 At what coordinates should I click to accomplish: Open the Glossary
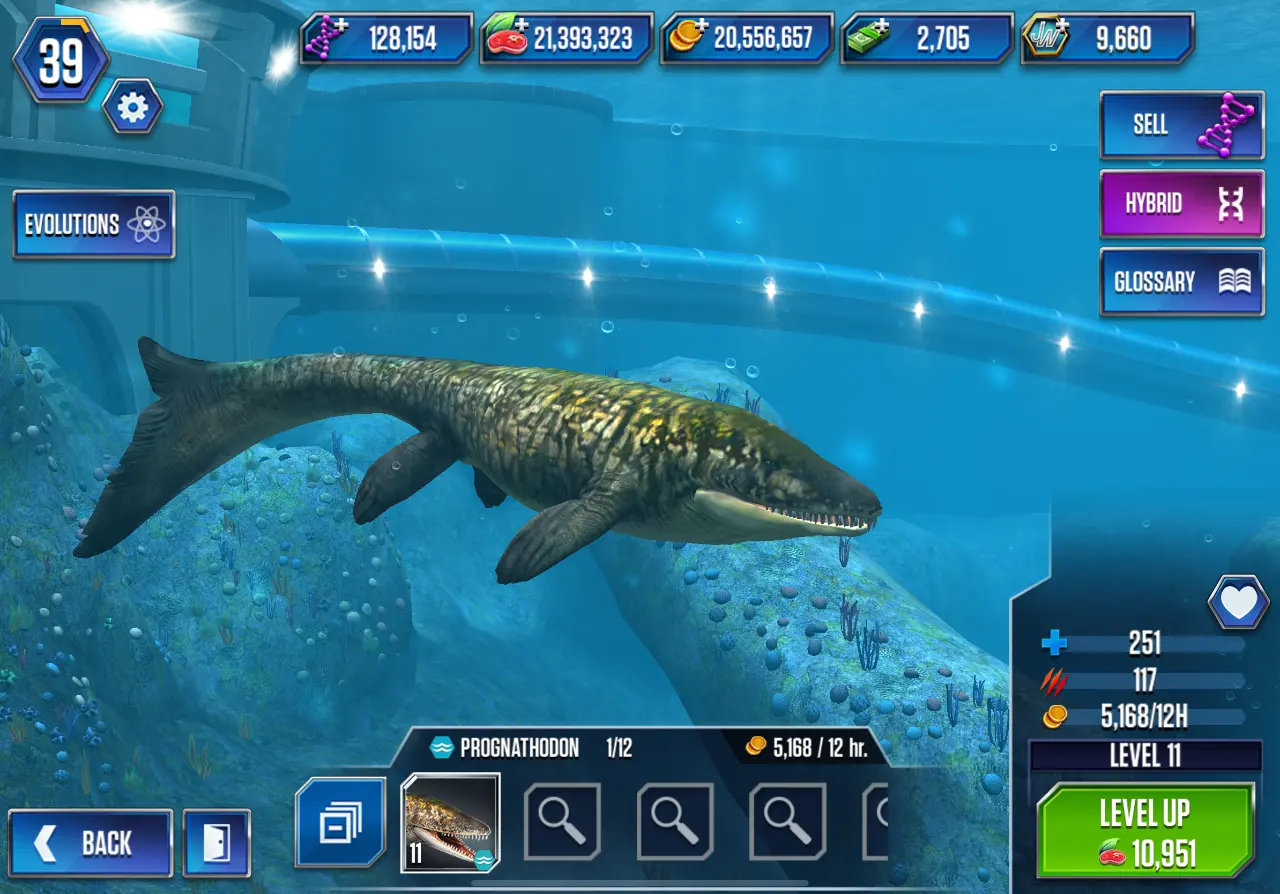point(1181,282)
